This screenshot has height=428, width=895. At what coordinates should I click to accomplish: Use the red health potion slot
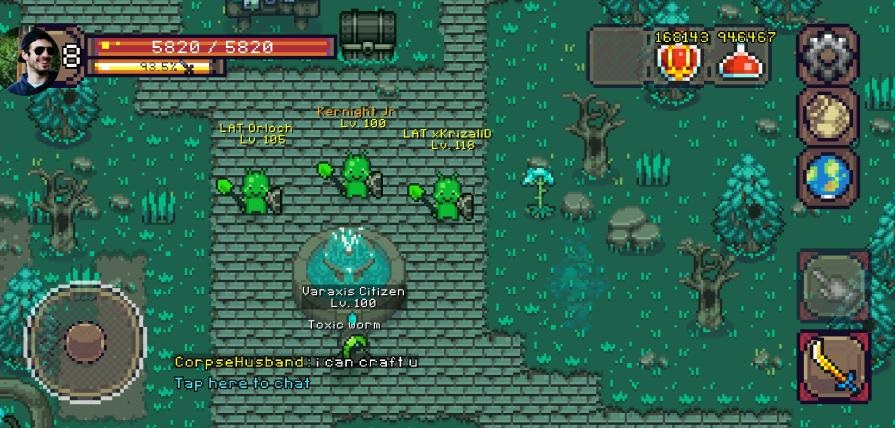pos(744,62)
